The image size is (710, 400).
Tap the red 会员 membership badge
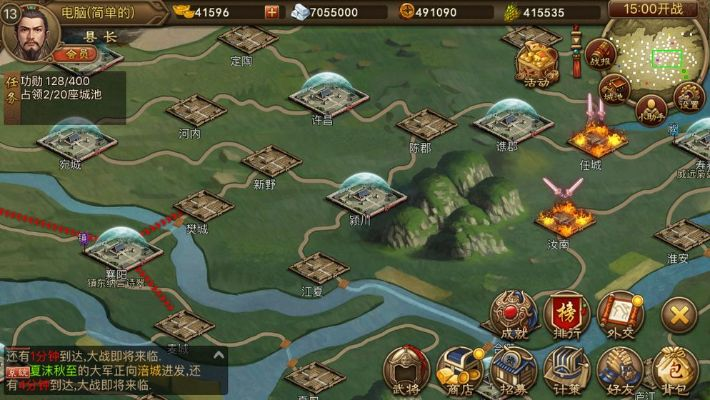(x=77, y=53)
